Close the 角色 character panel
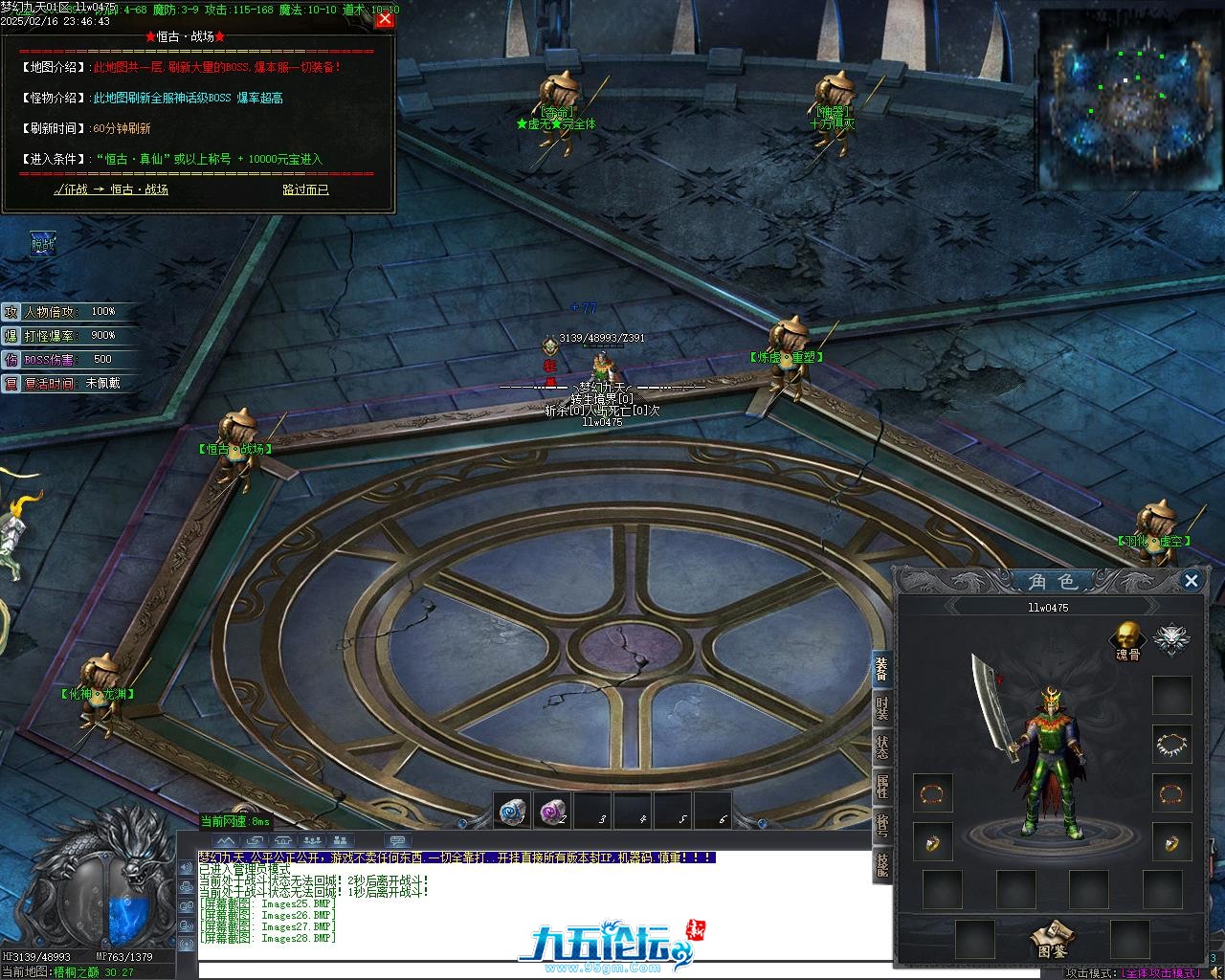The image size is (1225, 980). pos(1191,580)
